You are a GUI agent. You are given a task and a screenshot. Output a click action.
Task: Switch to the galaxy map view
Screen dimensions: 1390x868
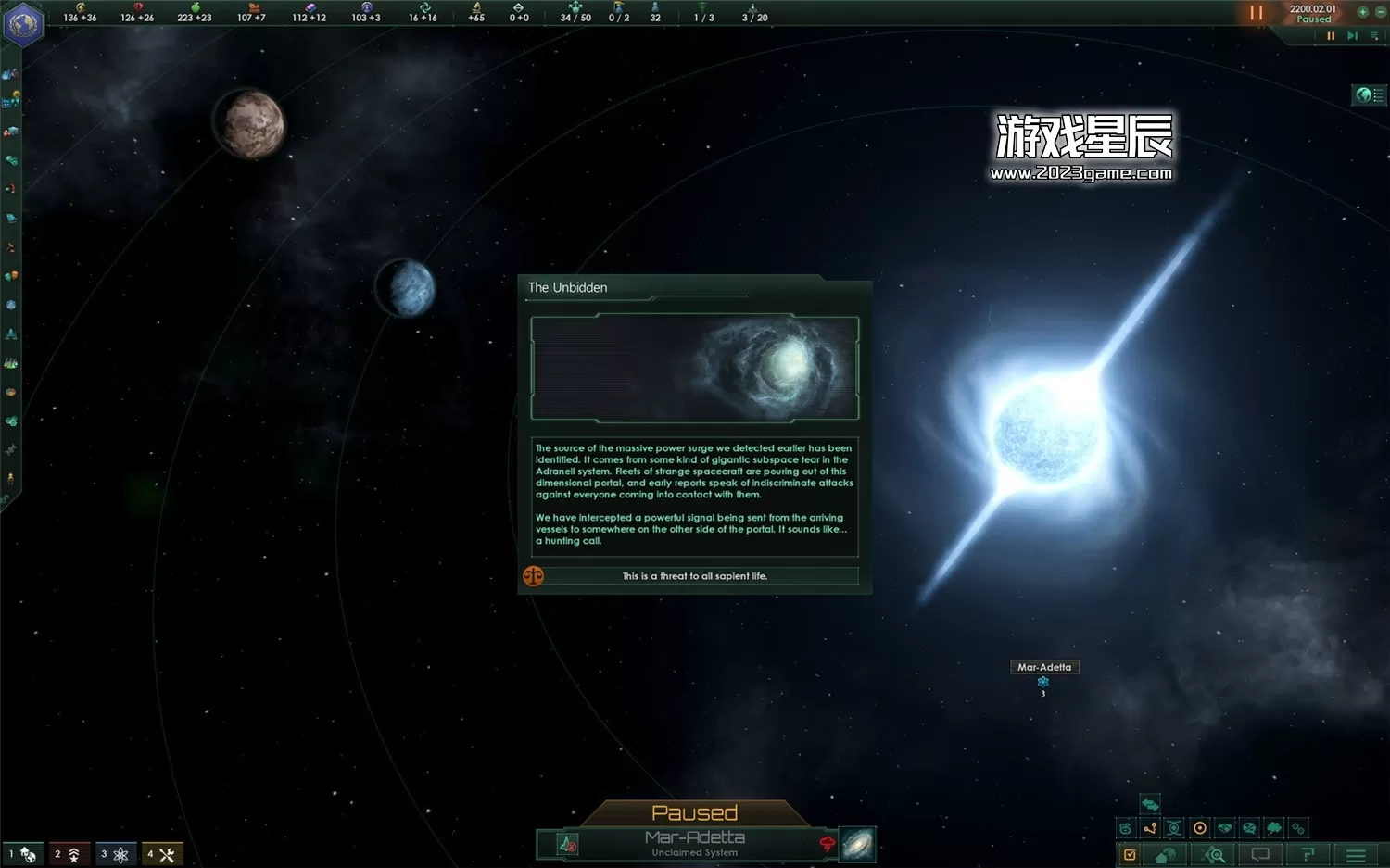click(x=857, y=844)
